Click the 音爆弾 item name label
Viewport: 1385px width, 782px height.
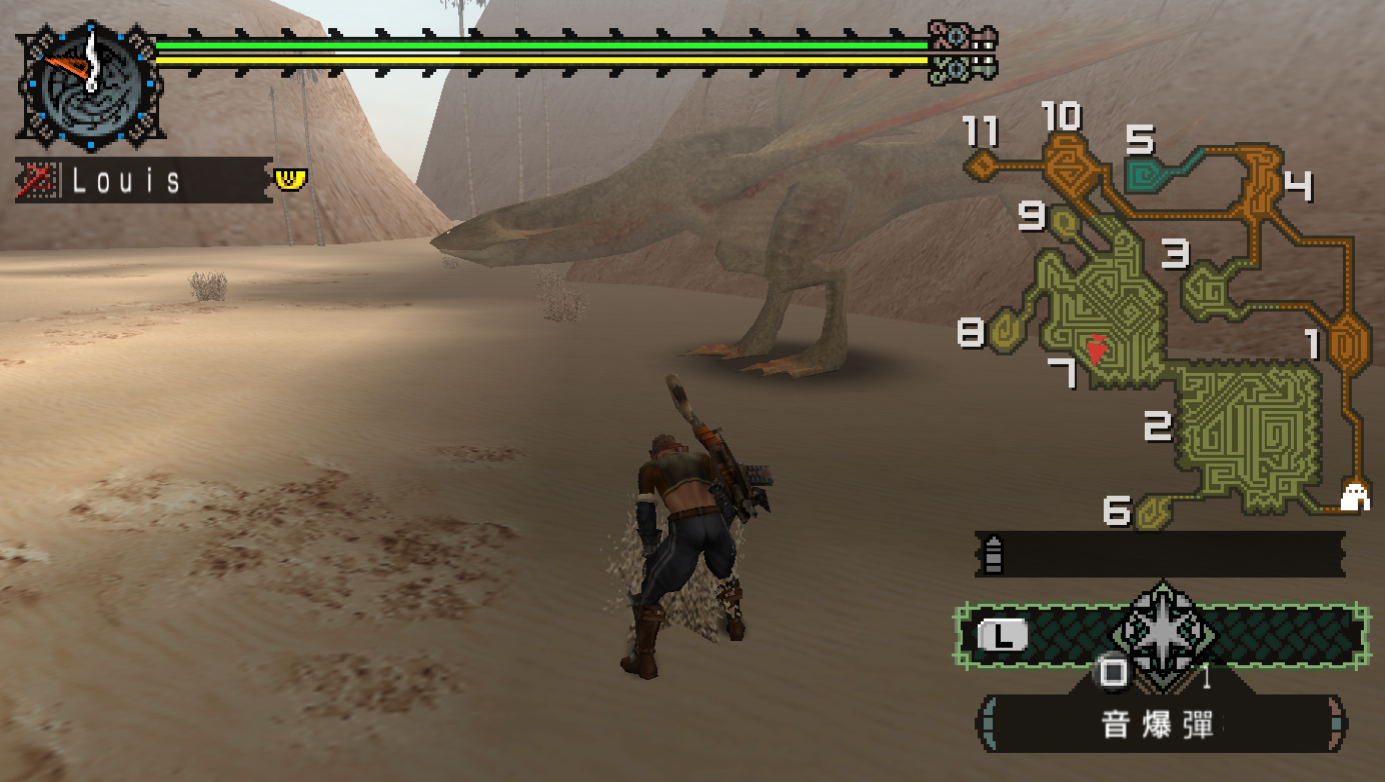(1160, 724)
